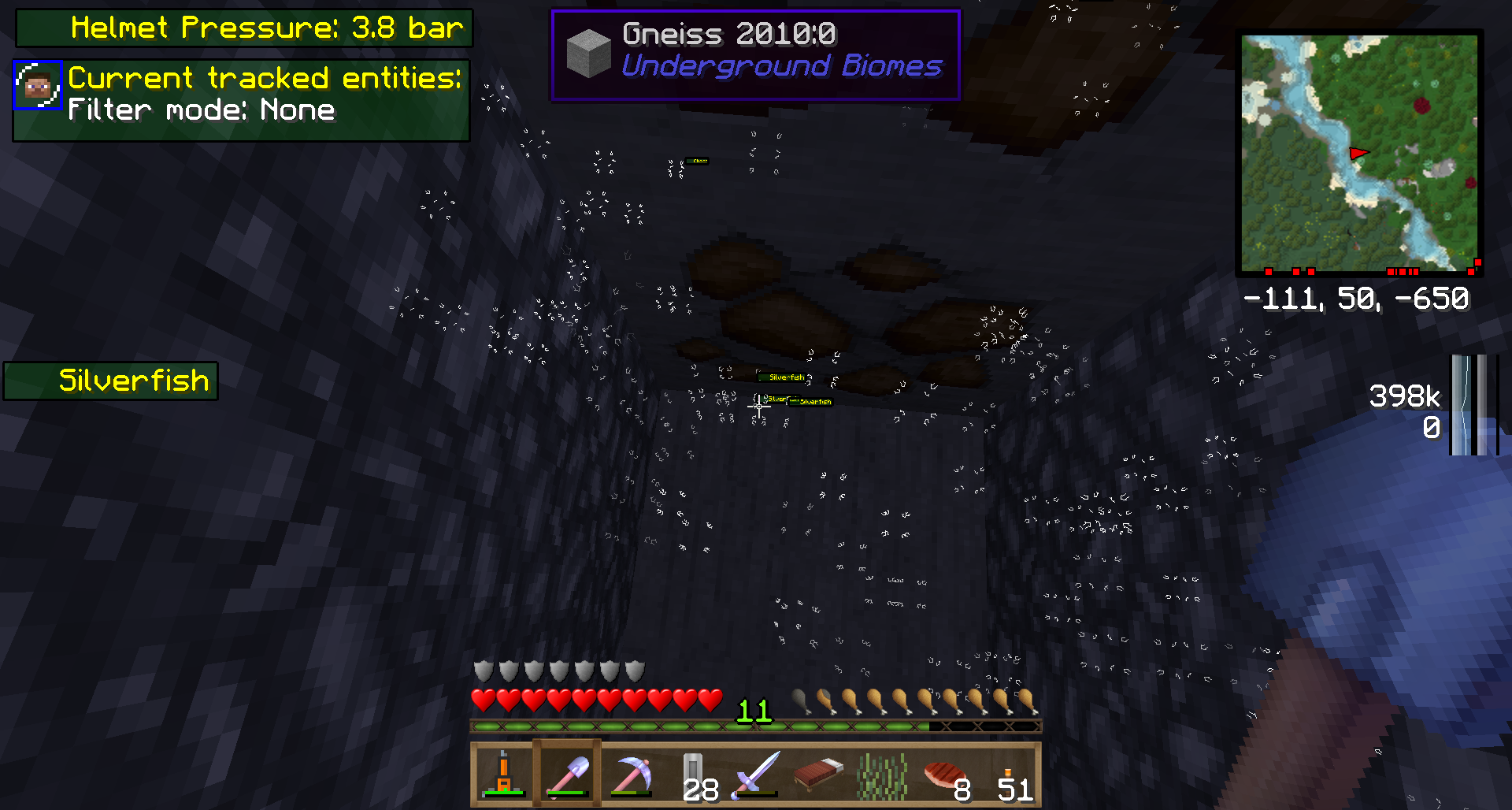Select the green grass item slot
This screenshot has height=810, width=1512.
pos(882,774)
